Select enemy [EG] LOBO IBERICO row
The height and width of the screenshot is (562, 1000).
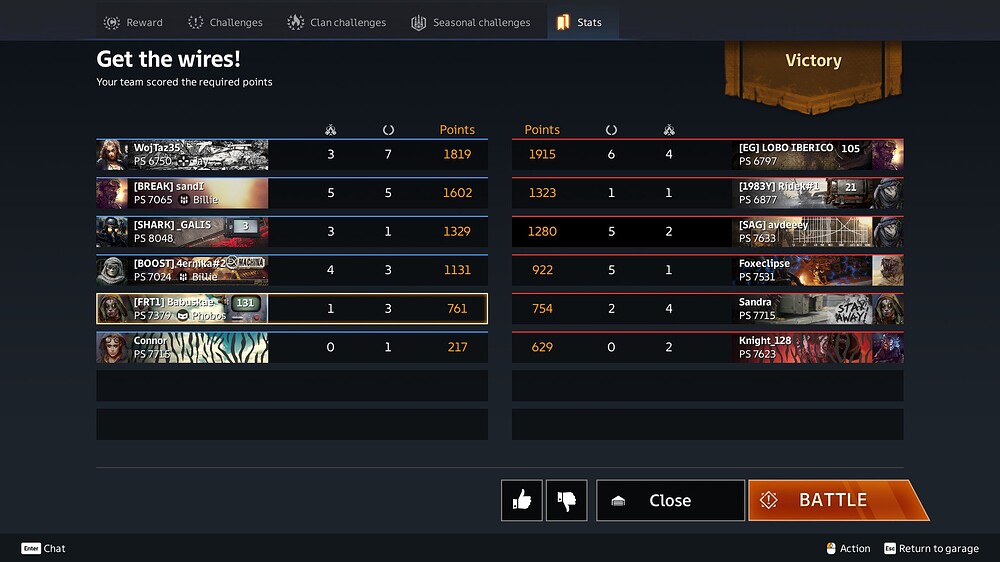tap(707, 155)
